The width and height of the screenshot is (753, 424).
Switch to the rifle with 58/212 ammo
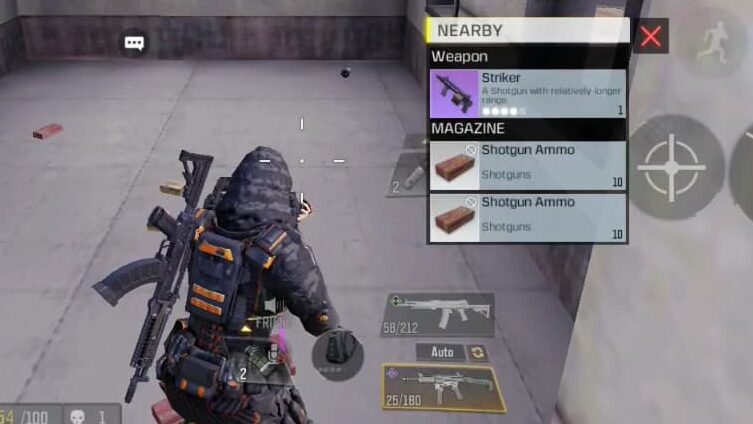coord(437,313)
